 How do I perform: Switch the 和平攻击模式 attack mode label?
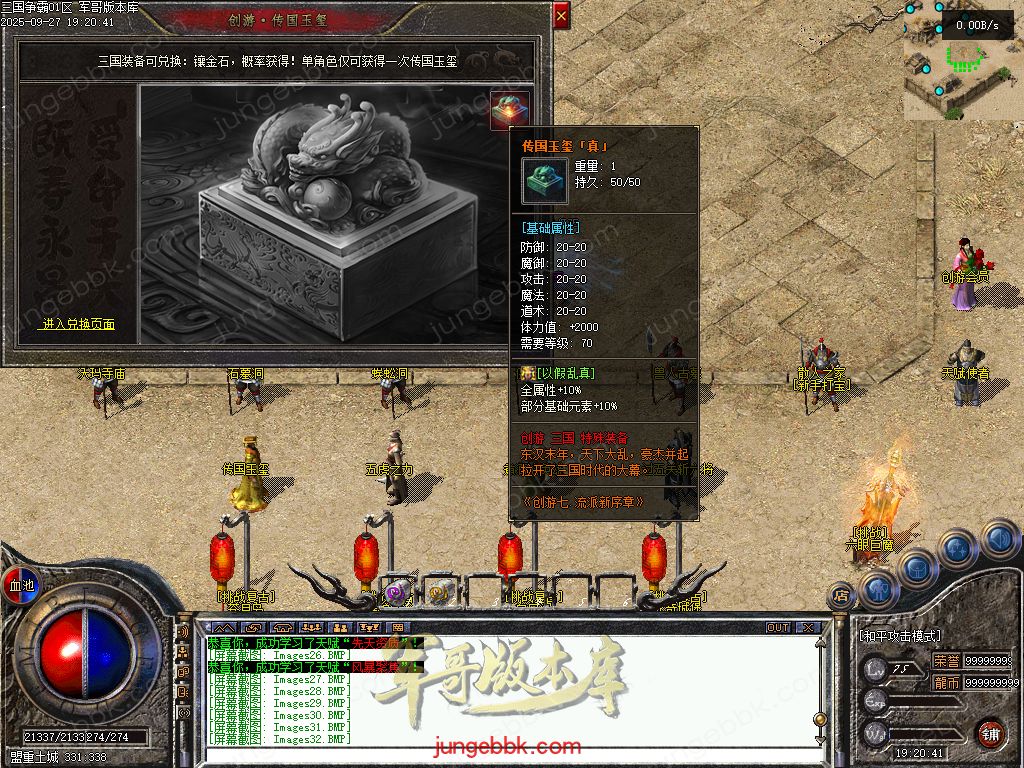click(x=900, y=635)
